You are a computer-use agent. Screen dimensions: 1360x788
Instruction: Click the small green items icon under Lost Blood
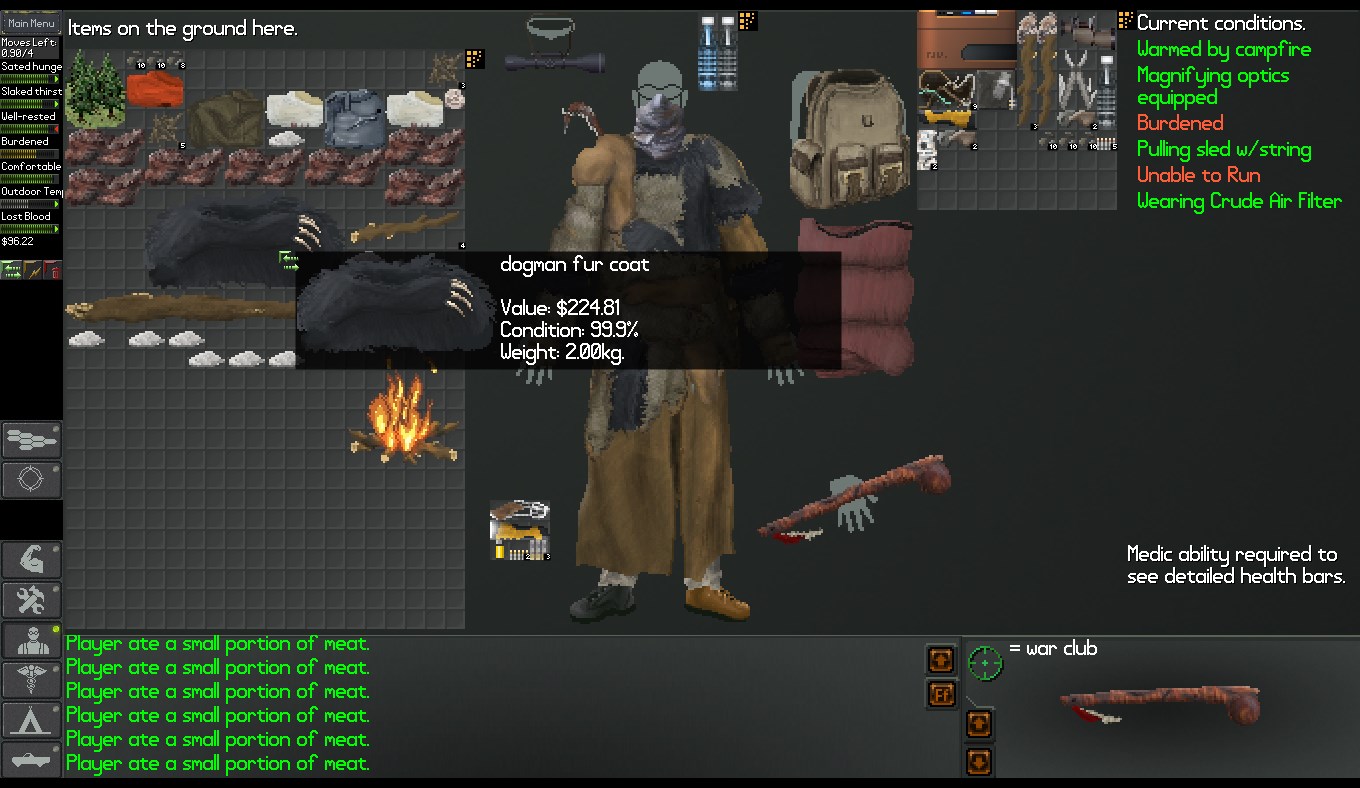(13, 268)
